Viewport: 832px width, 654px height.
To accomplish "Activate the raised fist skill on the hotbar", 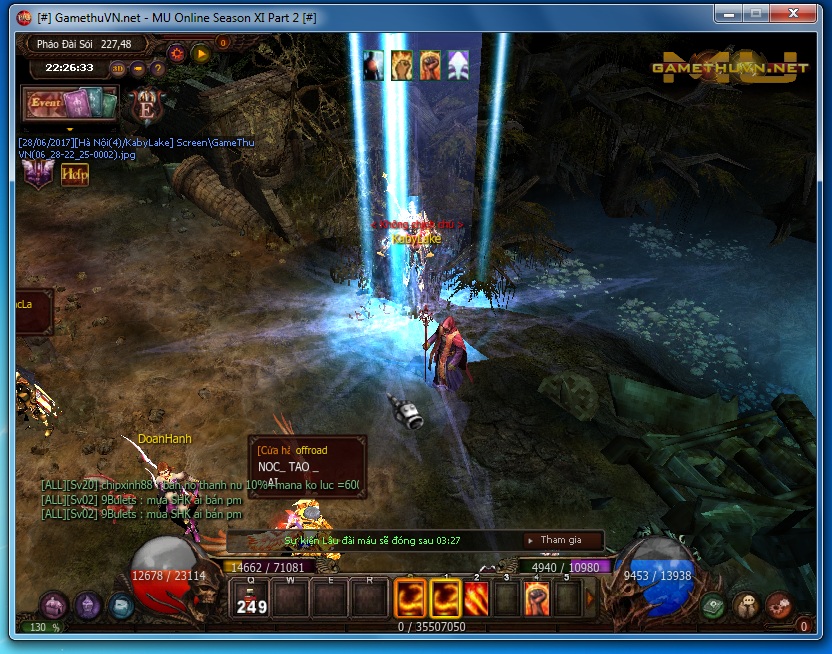I will [x=538, y=598].
